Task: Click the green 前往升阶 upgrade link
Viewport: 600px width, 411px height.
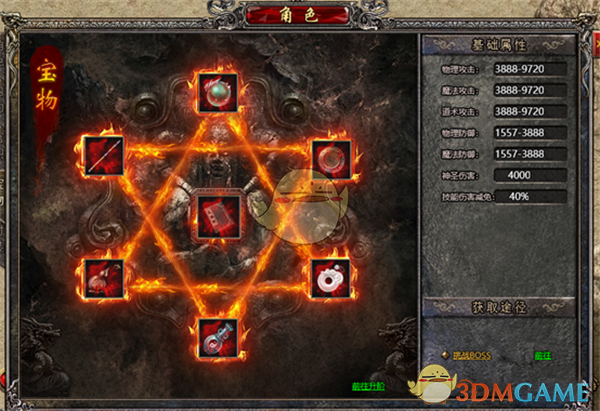Action: coord(367,386)
